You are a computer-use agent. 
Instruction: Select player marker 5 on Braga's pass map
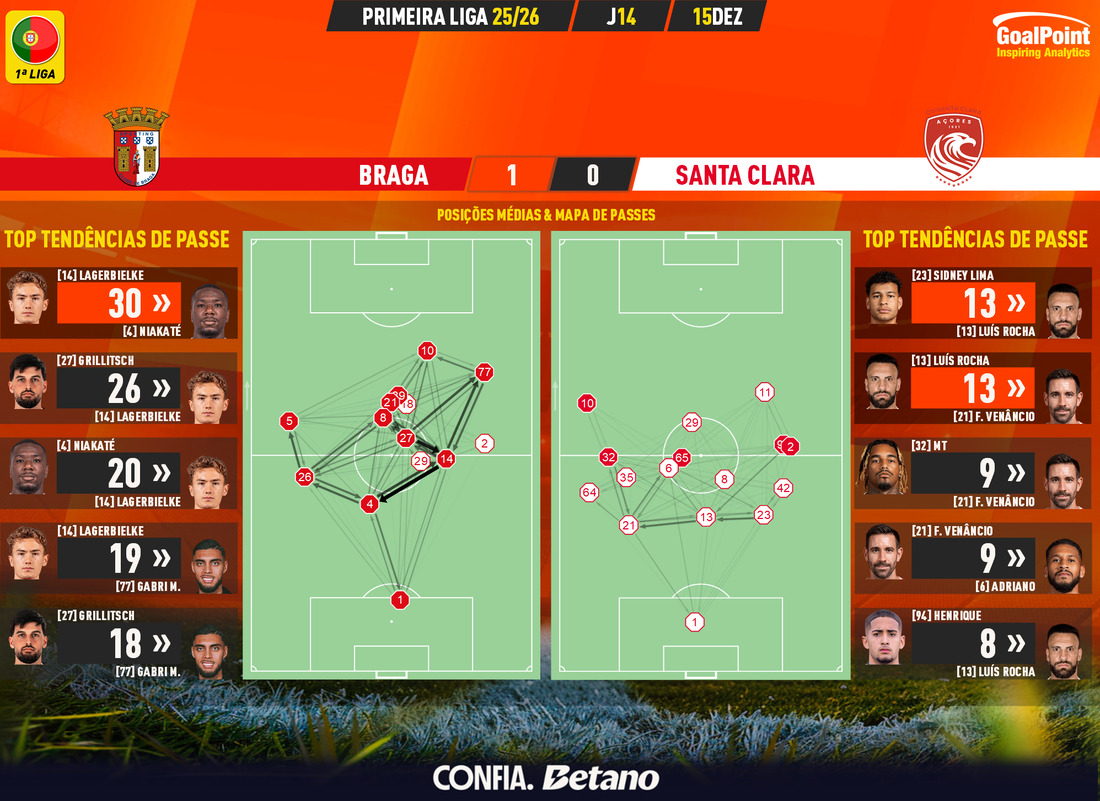pyautogui.click(x=289, y=421)
